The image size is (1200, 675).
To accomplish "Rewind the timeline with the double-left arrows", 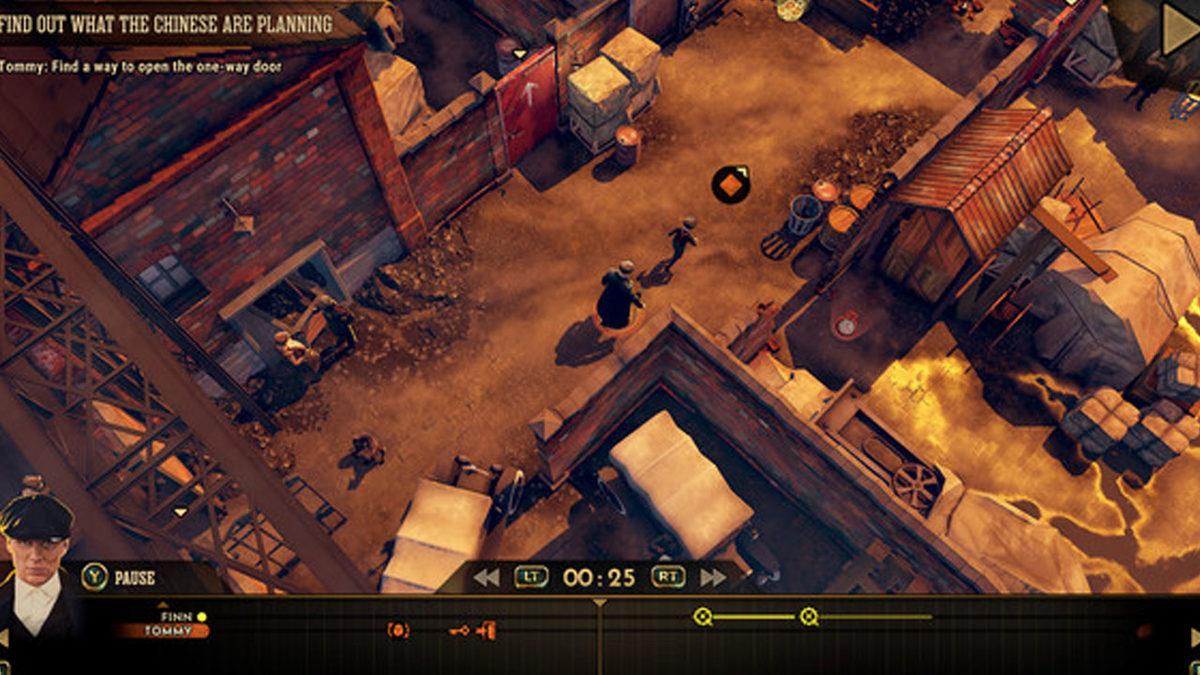I will point(486,577).
